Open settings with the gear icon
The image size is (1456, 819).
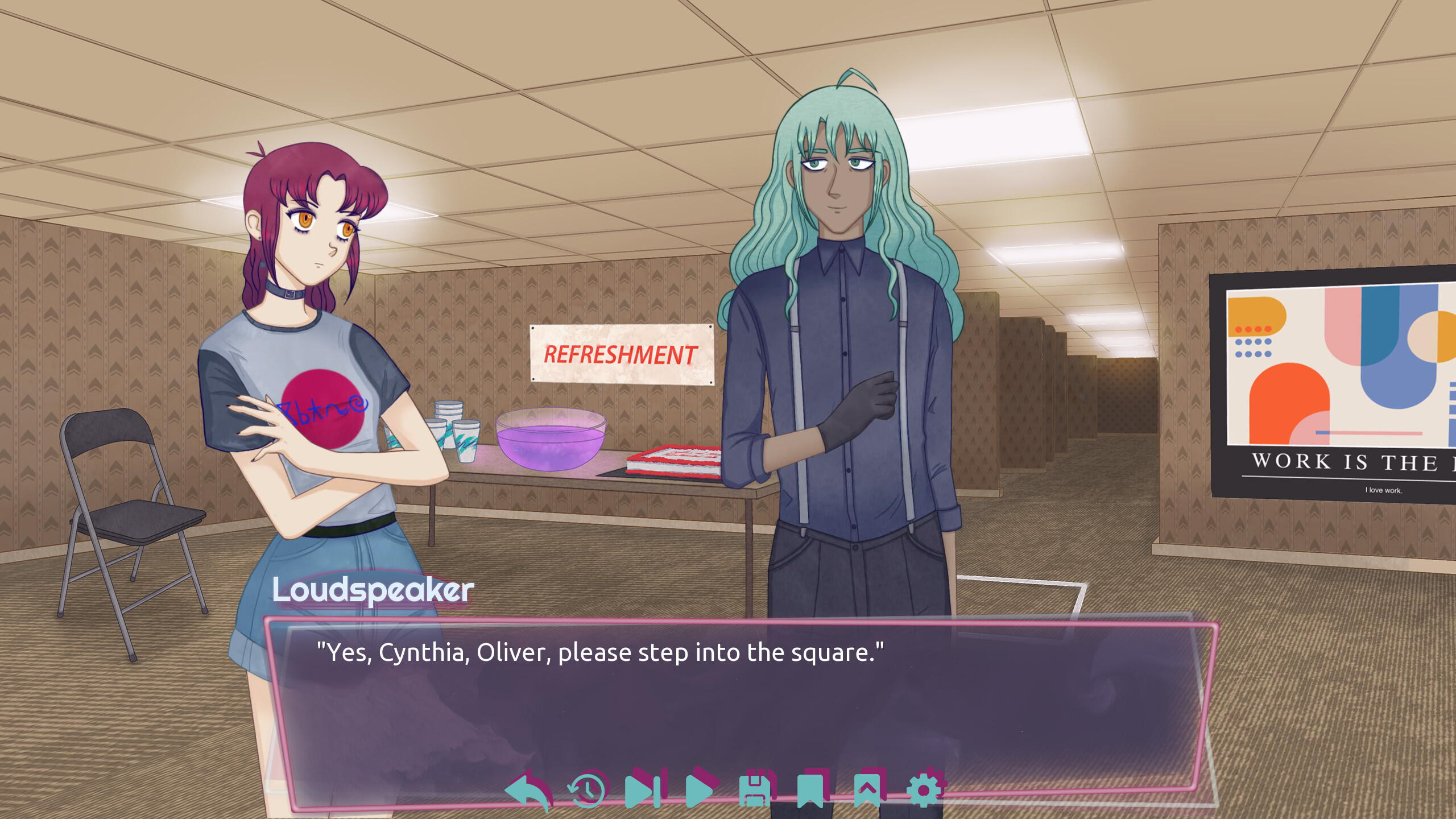tap(924, 789)
